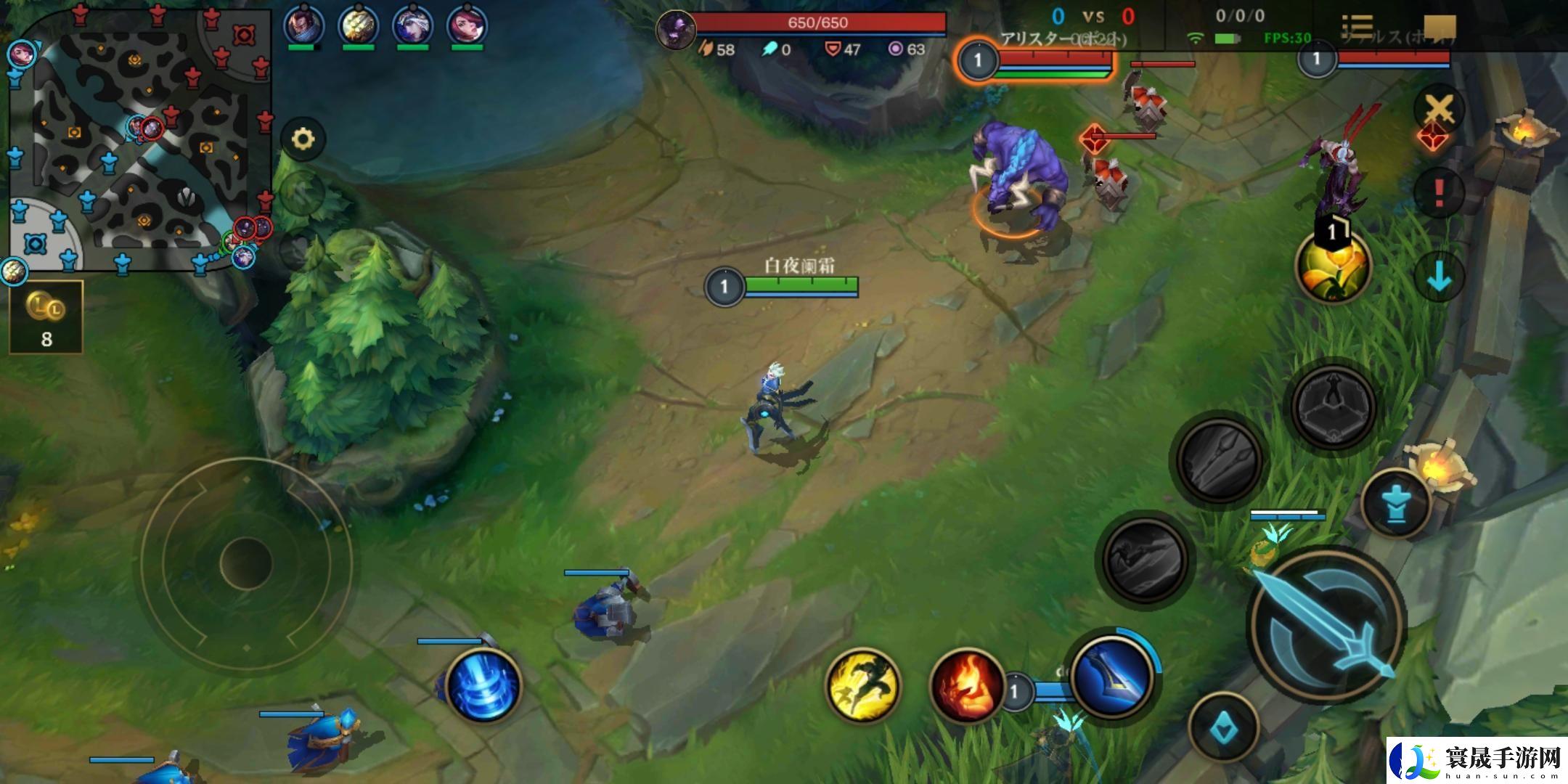Send the red exclamation danger ping

point(1439,192)
